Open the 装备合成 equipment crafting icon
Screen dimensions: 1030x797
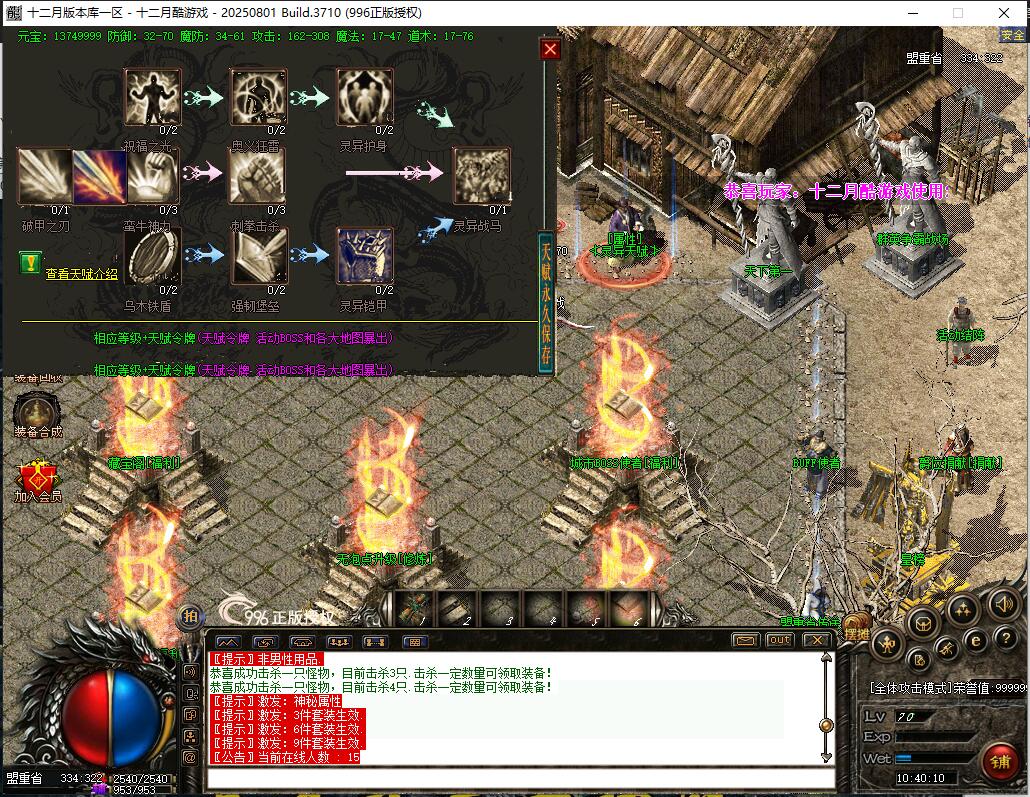coord(38,412)
